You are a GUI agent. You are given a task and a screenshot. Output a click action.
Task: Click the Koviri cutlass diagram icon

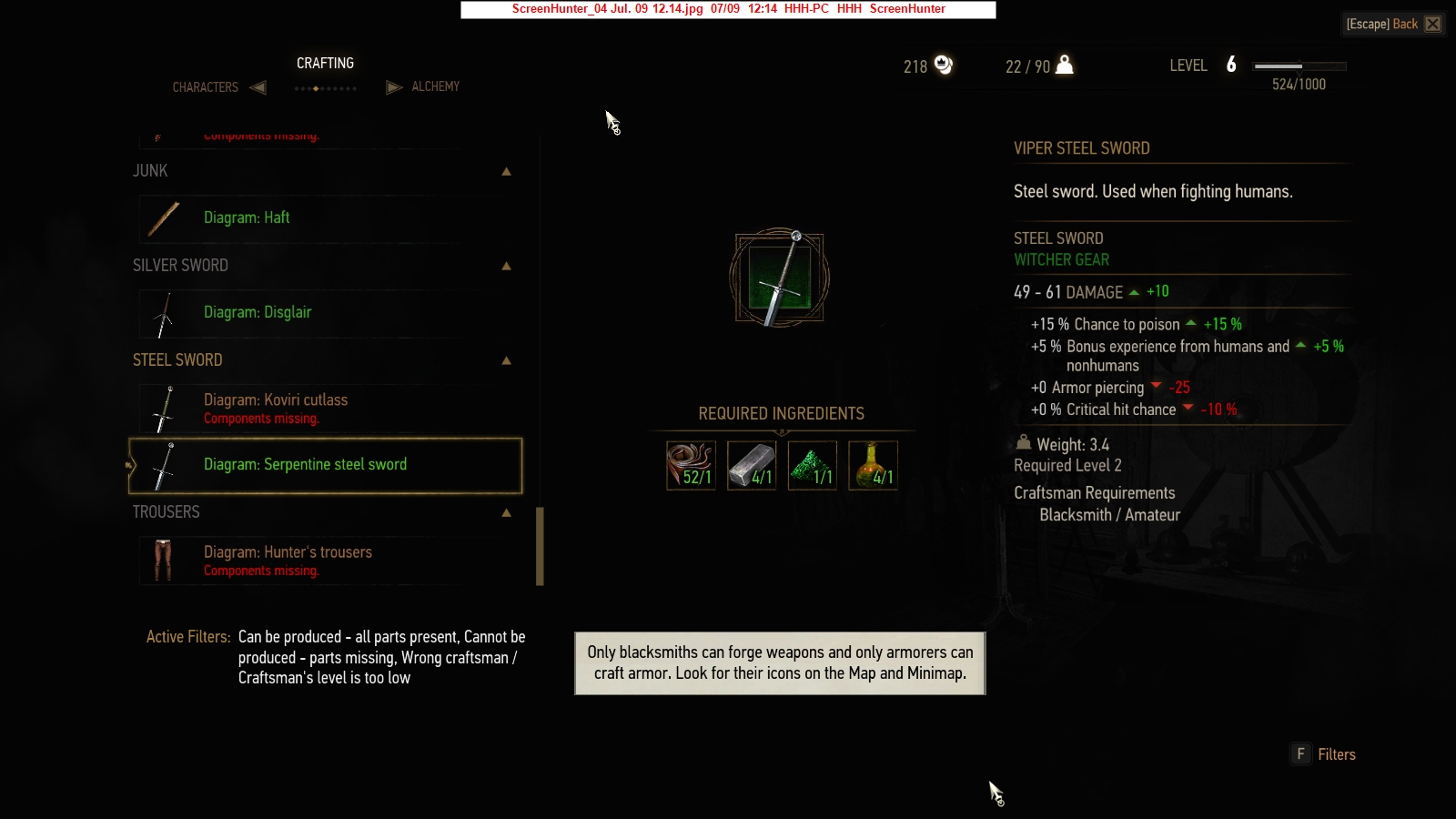coord(166,409)
